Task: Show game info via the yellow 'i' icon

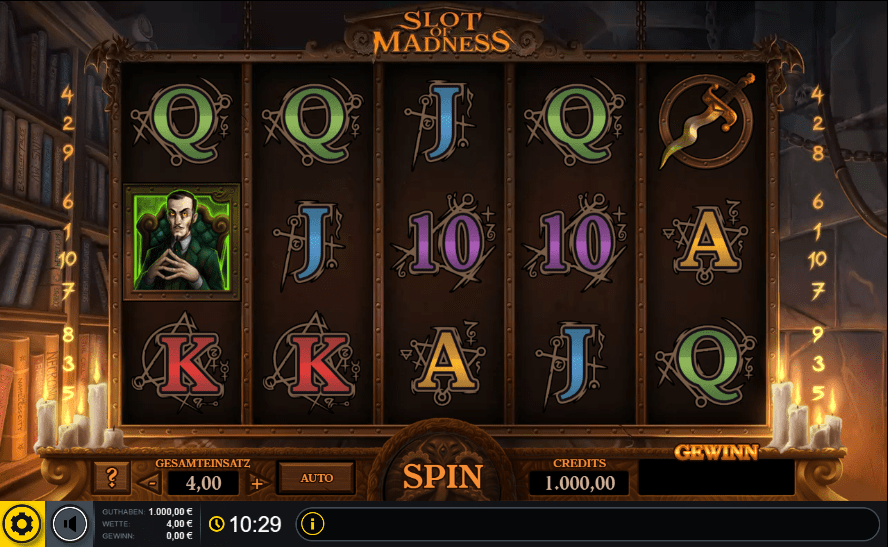Action: click(312, 523)
